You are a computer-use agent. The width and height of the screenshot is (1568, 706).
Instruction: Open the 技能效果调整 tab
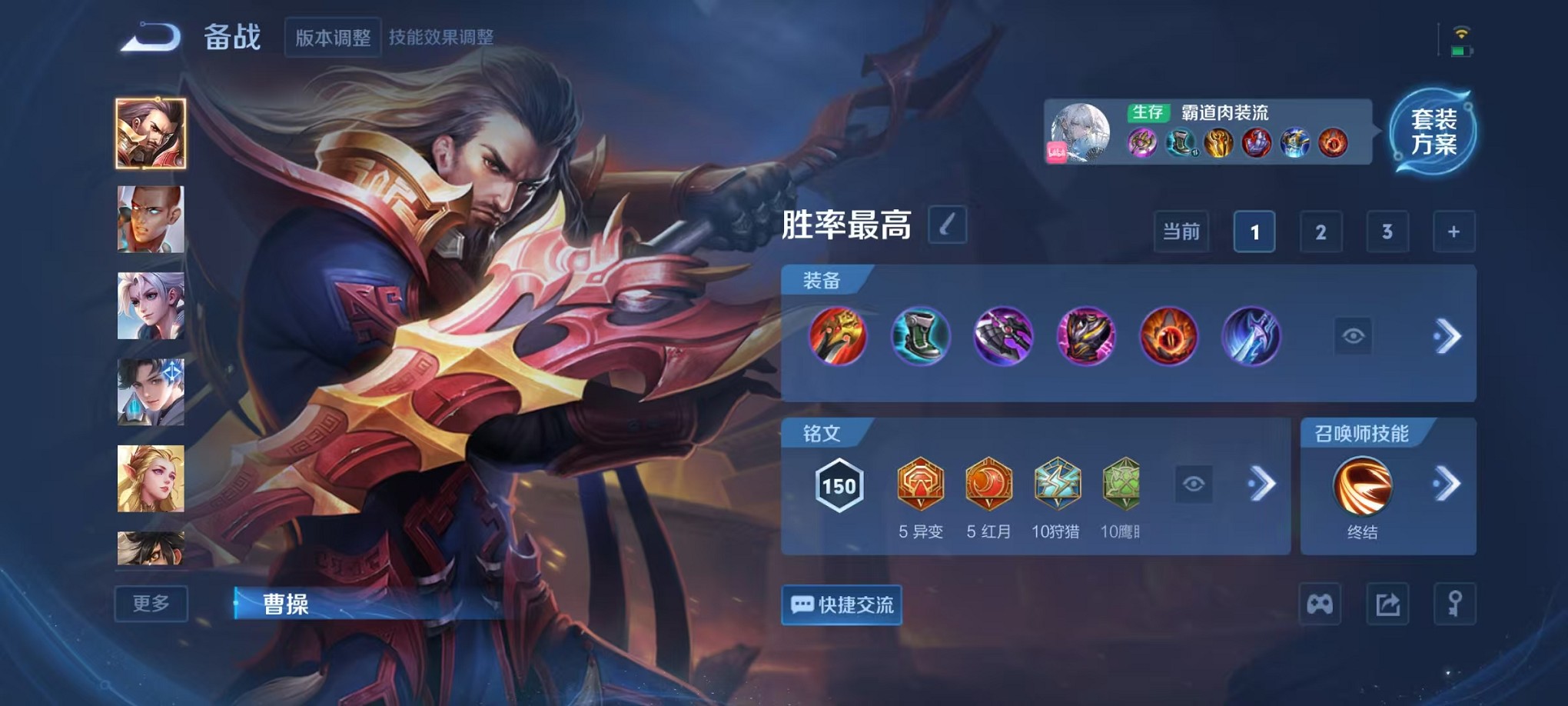446,35
